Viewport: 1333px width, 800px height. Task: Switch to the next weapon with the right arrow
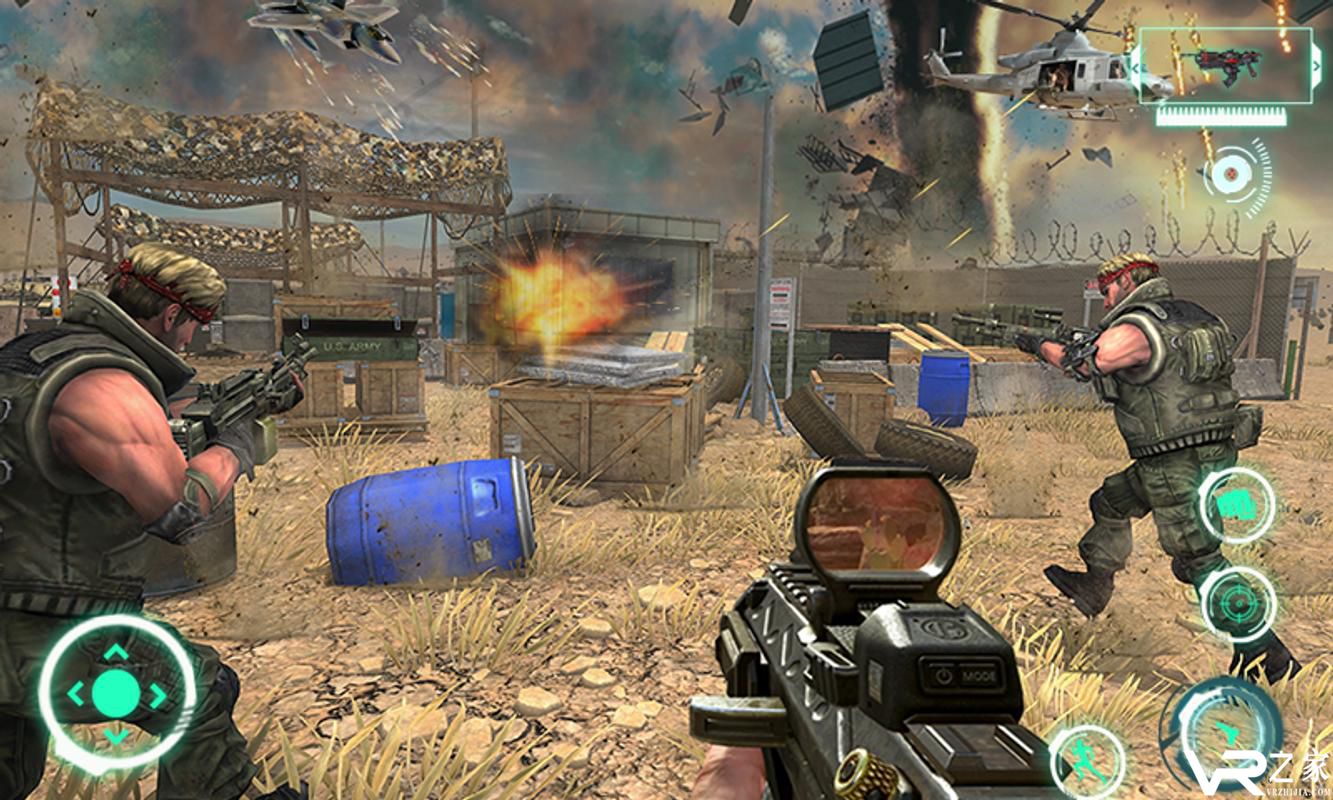coord(1314,67)
